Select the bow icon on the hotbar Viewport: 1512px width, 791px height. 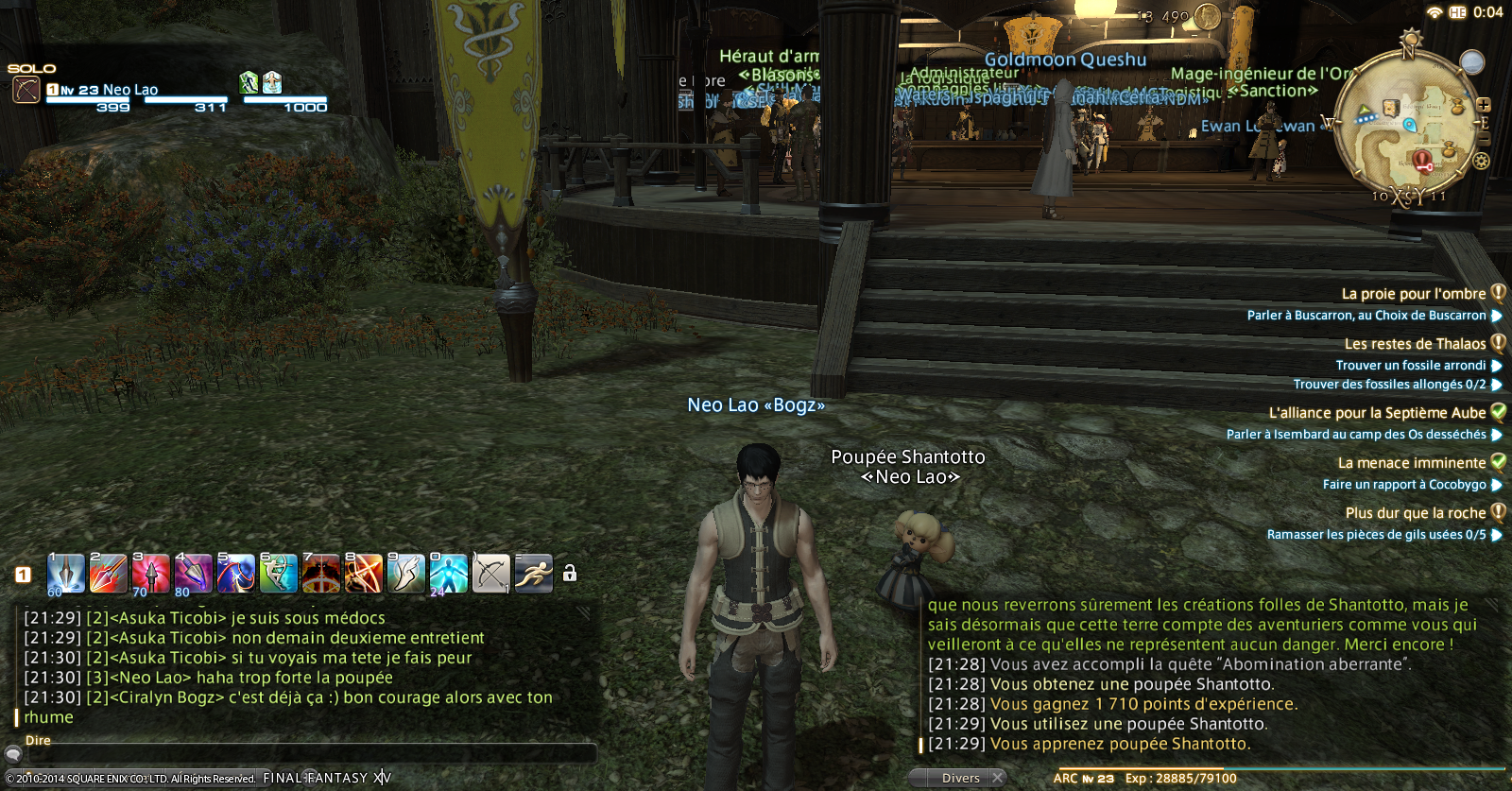(490, 574)
